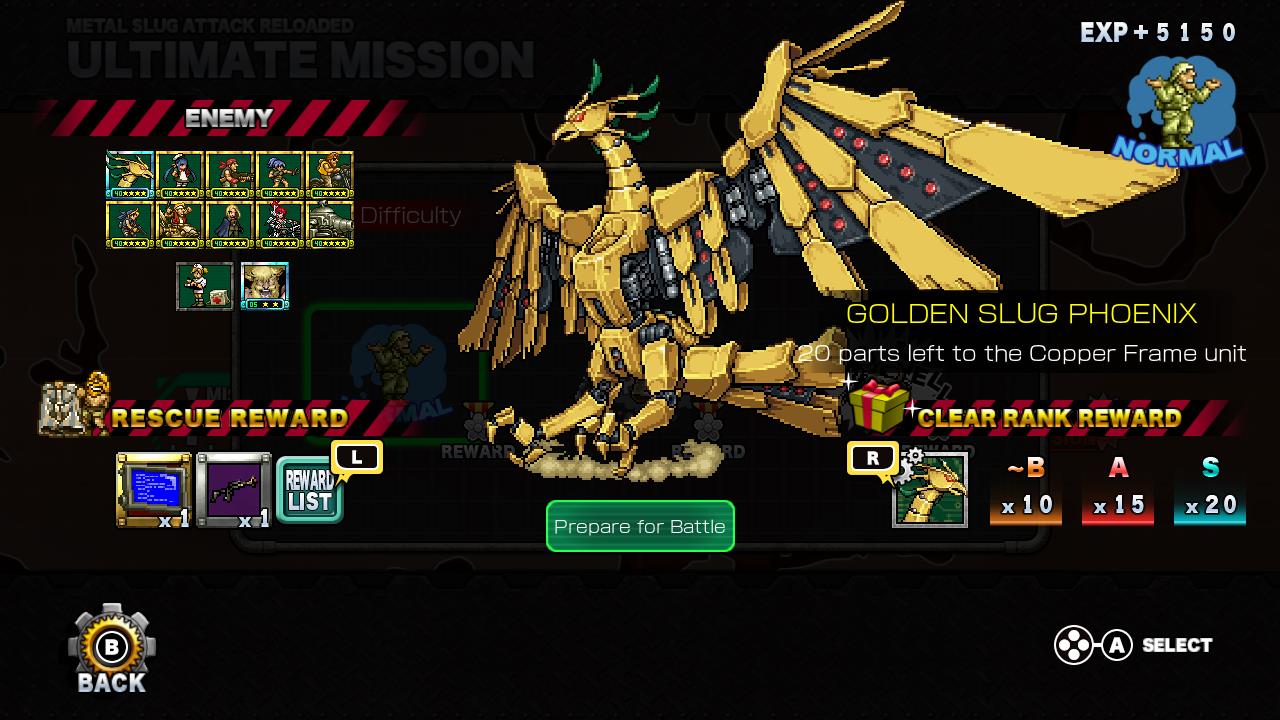Viewport: 1280px width, 720px height.
Task: Select the nurse with medkit portrait
Action: point(205,286)
